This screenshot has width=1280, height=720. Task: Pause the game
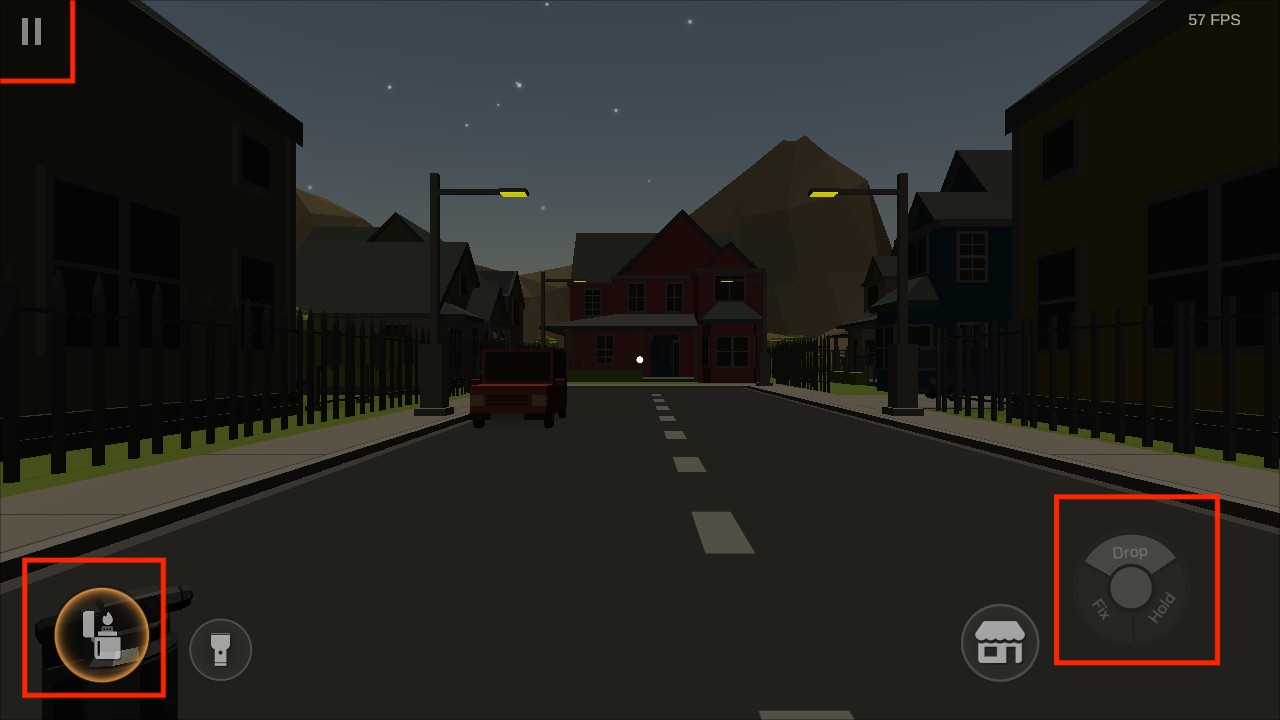31,32
